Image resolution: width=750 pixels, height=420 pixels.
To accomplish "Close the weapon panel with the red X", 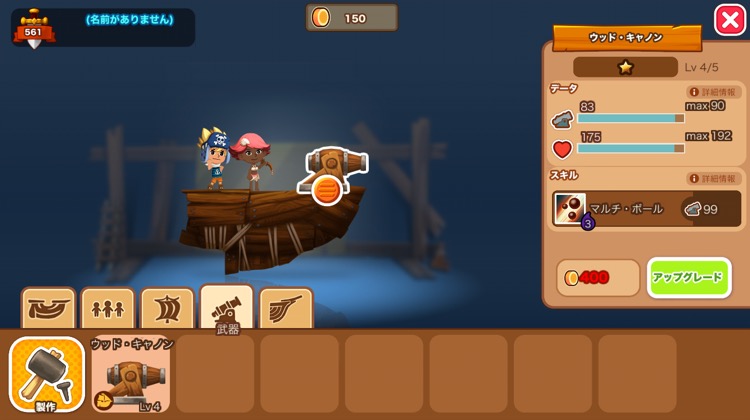I will pyautogui.click(x=728, y=20).
